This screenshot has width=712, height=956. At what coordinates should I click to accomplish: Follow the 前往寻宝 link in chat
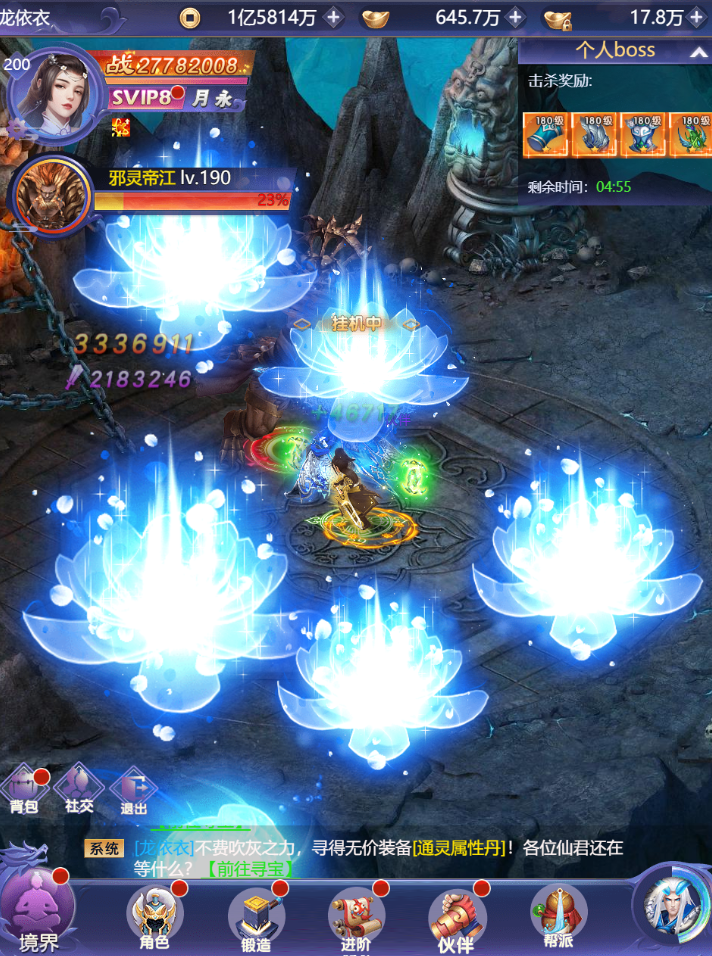(x=254, y=867)
